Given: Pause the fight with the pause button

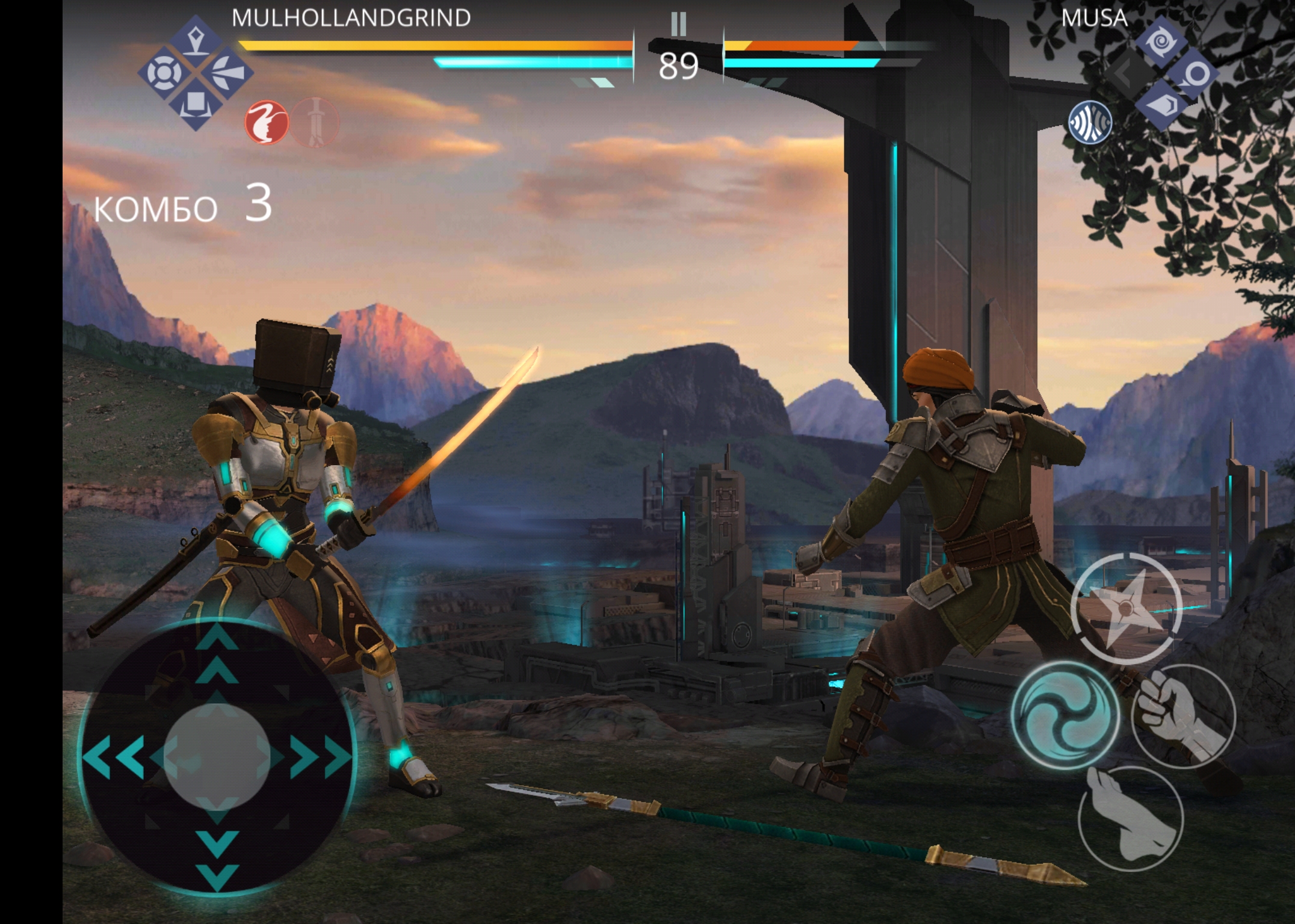Looking at the screenshot, I should pos(678,25).
